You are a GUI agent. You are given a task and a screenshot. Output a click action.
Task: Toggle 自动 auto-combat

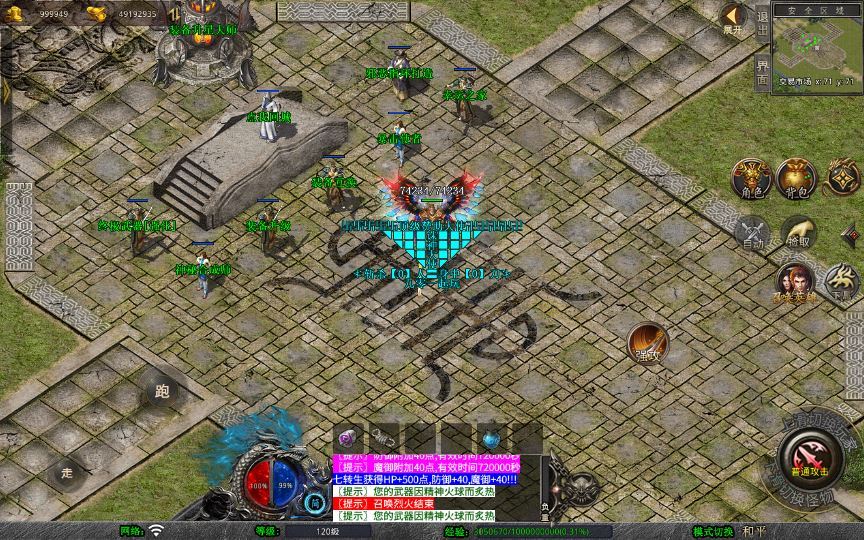coord(752,233)
